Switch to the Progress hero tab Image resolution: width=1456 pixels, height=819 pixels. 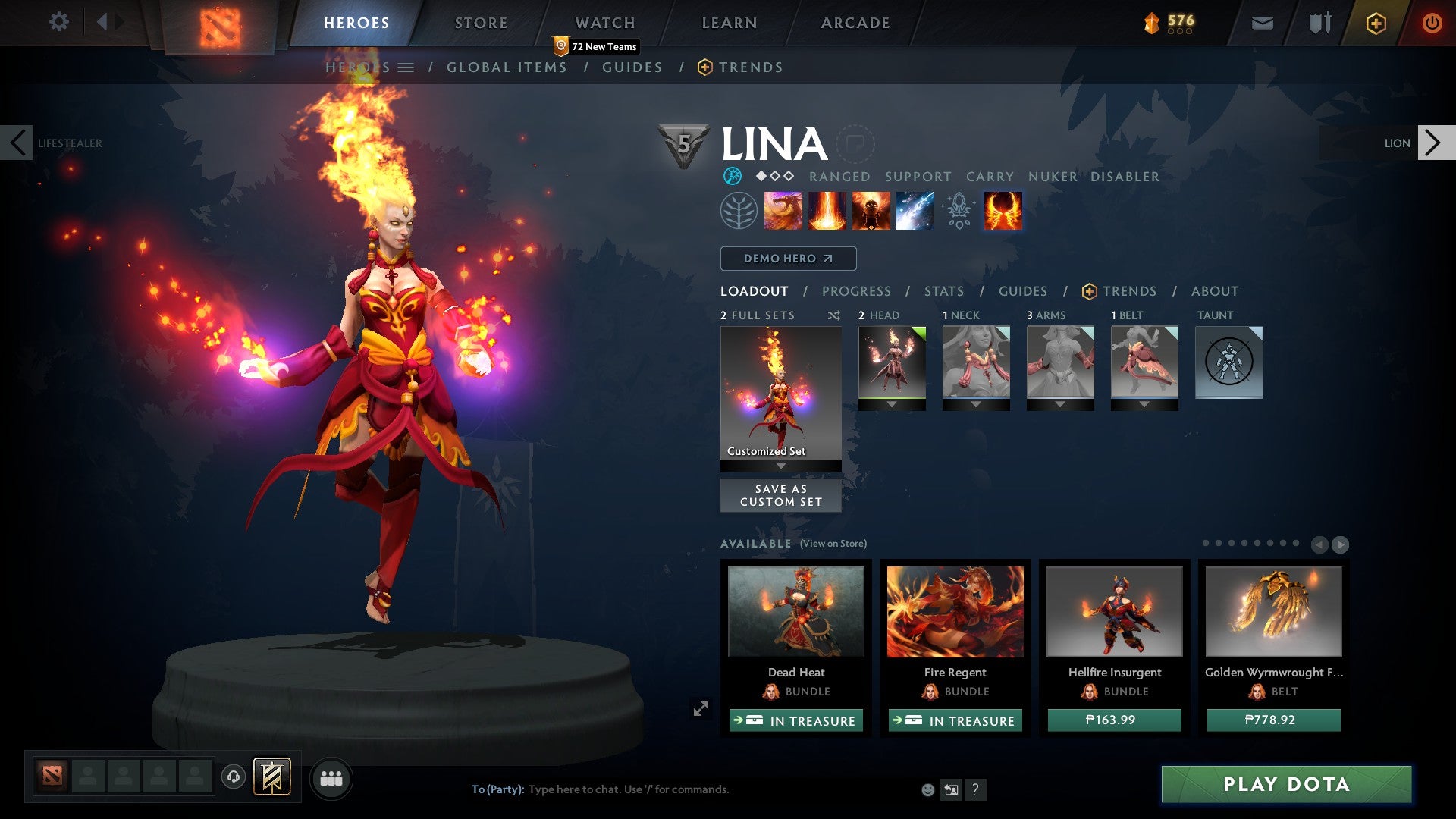(856, 291)
